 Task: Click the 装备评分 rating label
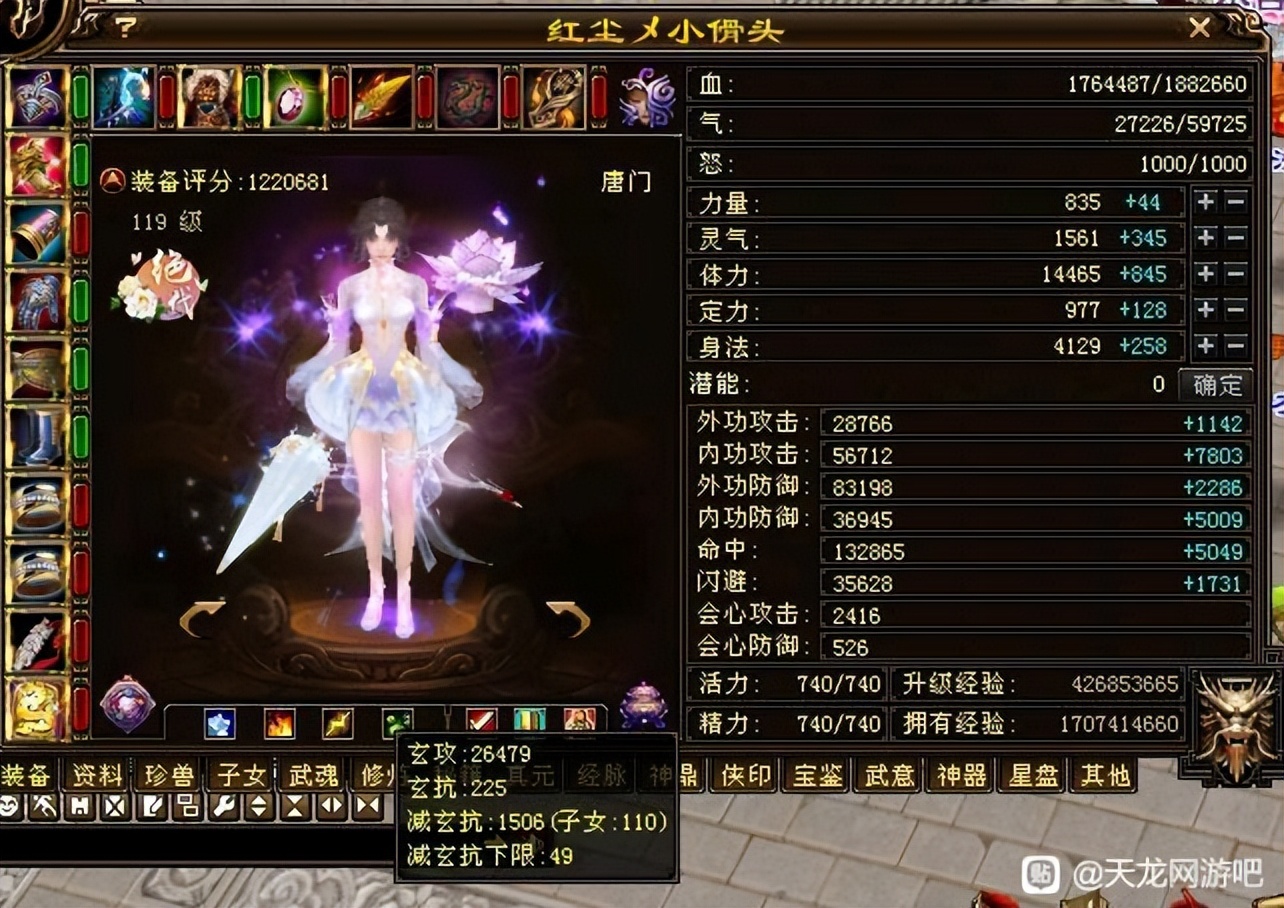[x=200, y=181]
